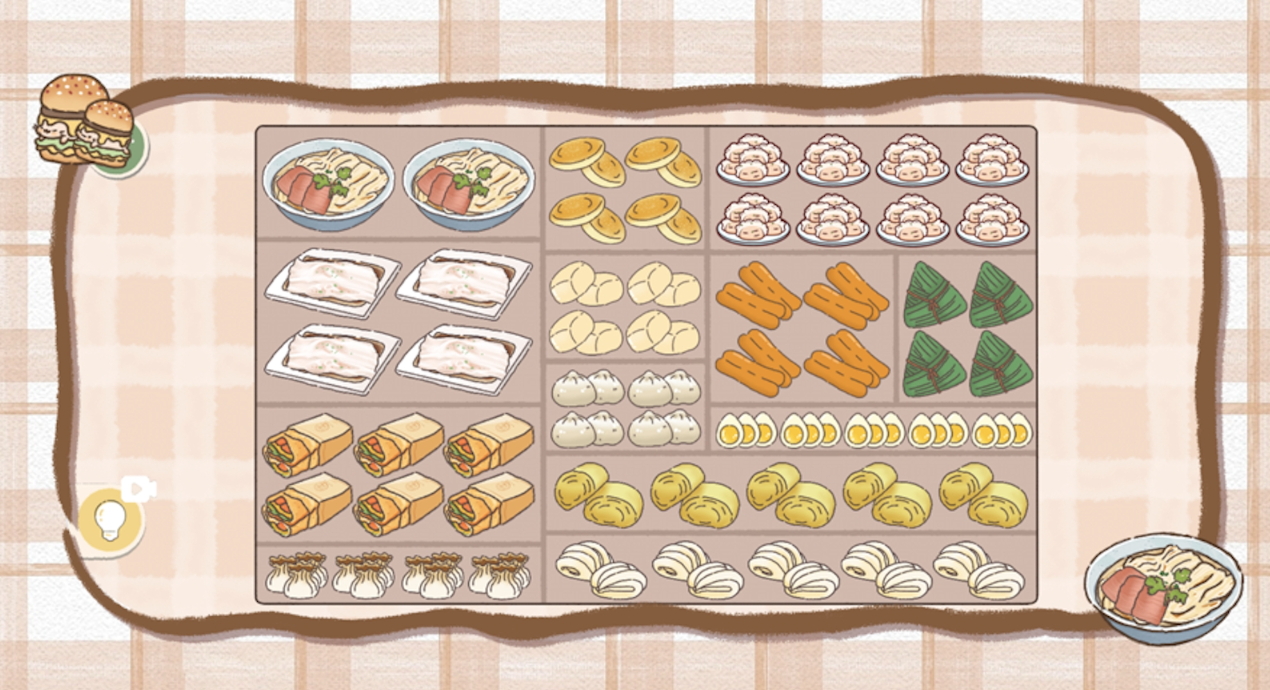Choose the fried dough sticks compartment
Image resolution: width=1270 pixels, height=690 pixels.
coord(802,329)
